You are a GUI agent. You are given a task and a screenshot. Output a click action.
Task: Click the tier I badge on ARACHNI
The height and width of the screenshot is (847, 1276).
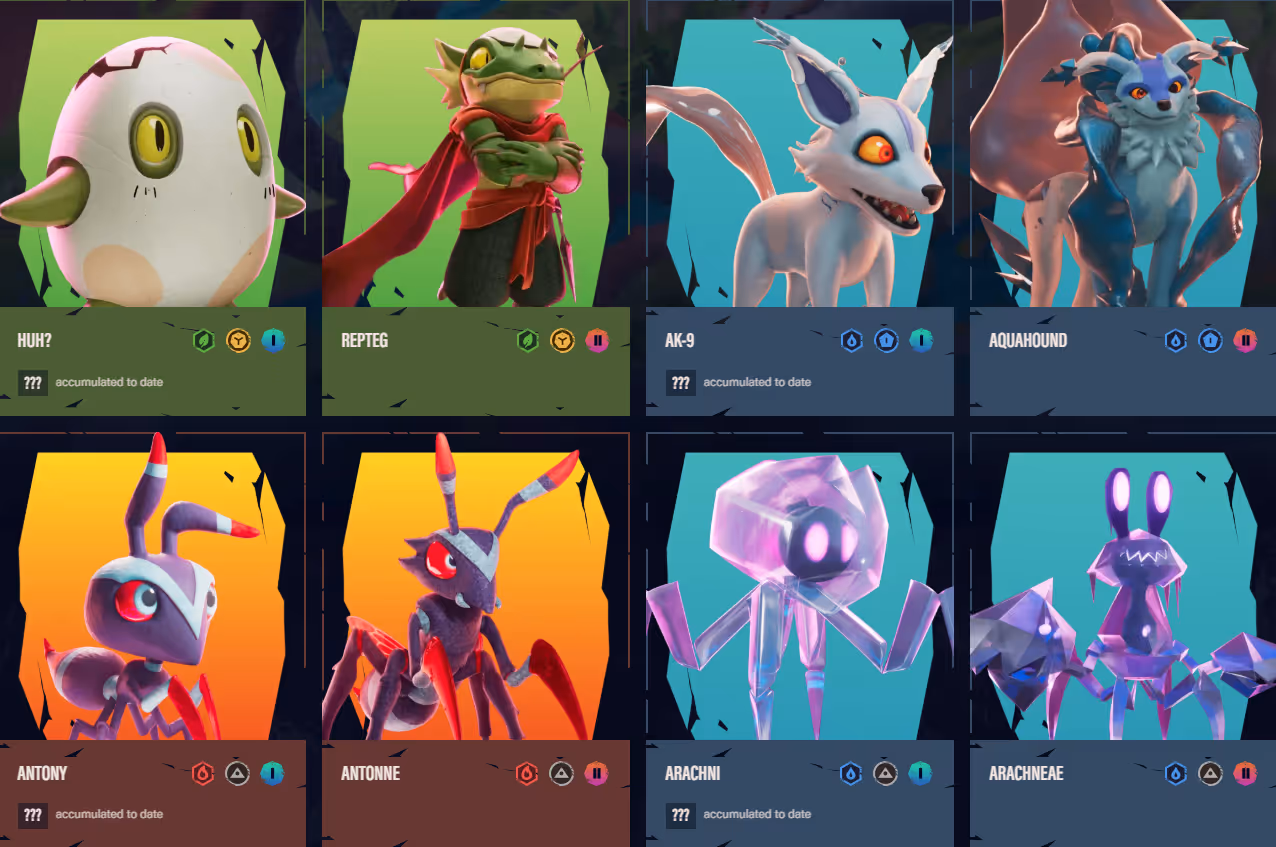(921, 773)
